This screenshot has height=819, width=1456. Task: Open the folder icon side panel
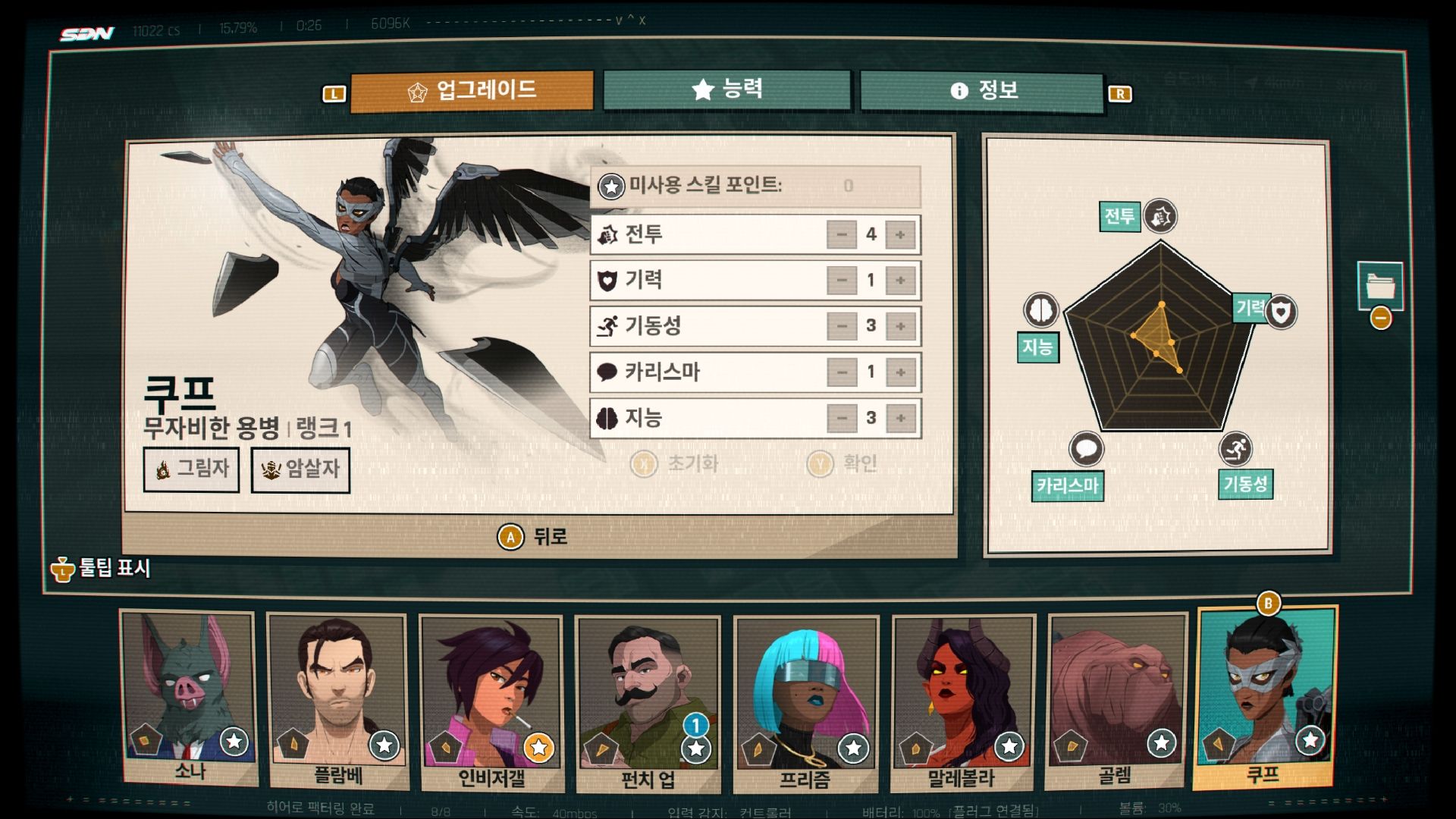click(1379, 286)
